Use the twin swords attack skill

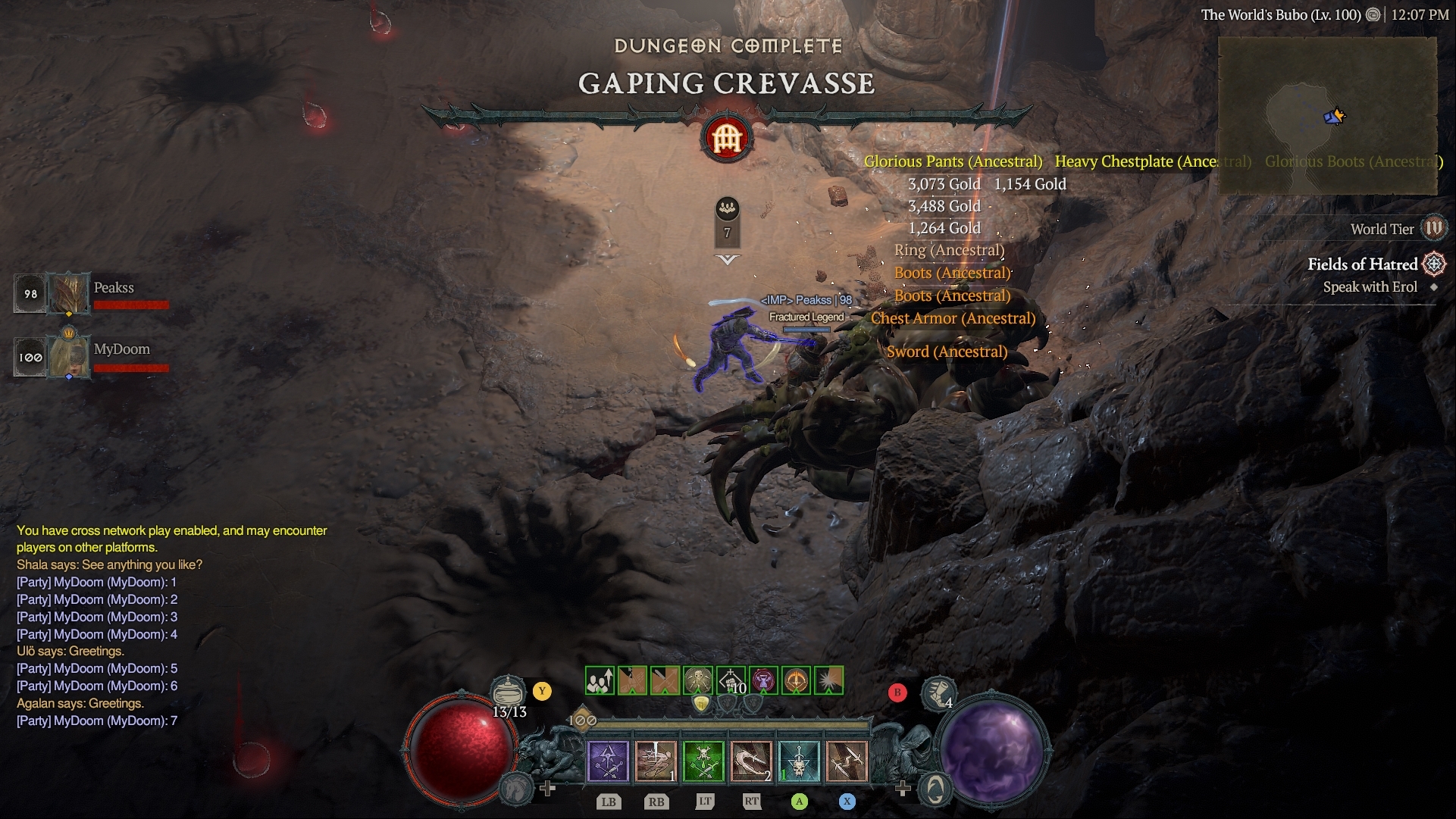coord(847,761)
